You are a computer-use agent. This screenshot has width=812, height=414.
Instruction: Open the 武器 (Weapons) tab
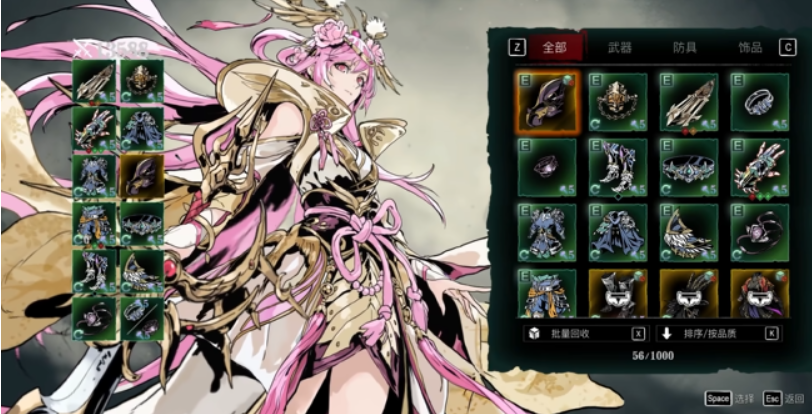click(x=619, y=47)
